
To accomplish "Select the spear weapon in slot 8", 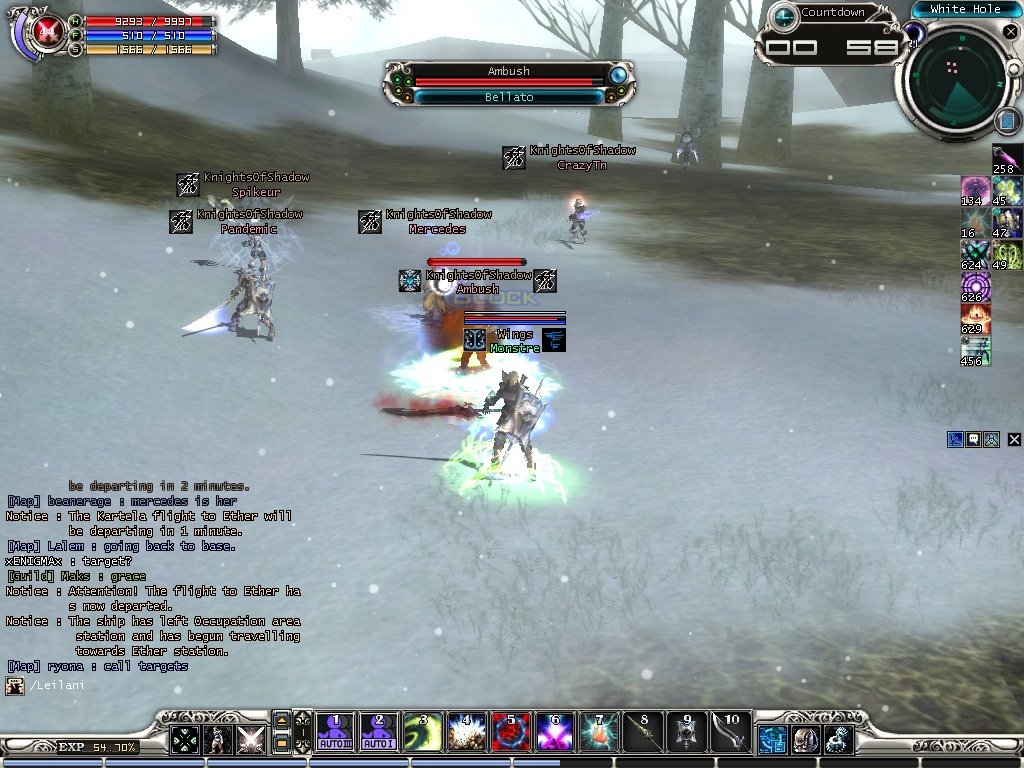I will pos(642,732).
